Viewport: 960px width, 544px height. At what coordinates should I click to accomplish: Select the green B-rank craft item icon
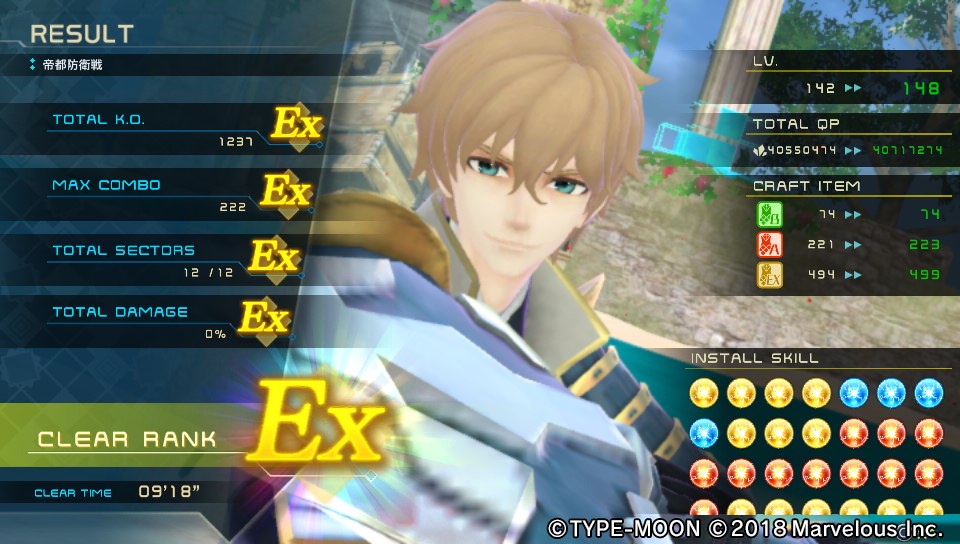pyautogui.click(x=770, y=215)
